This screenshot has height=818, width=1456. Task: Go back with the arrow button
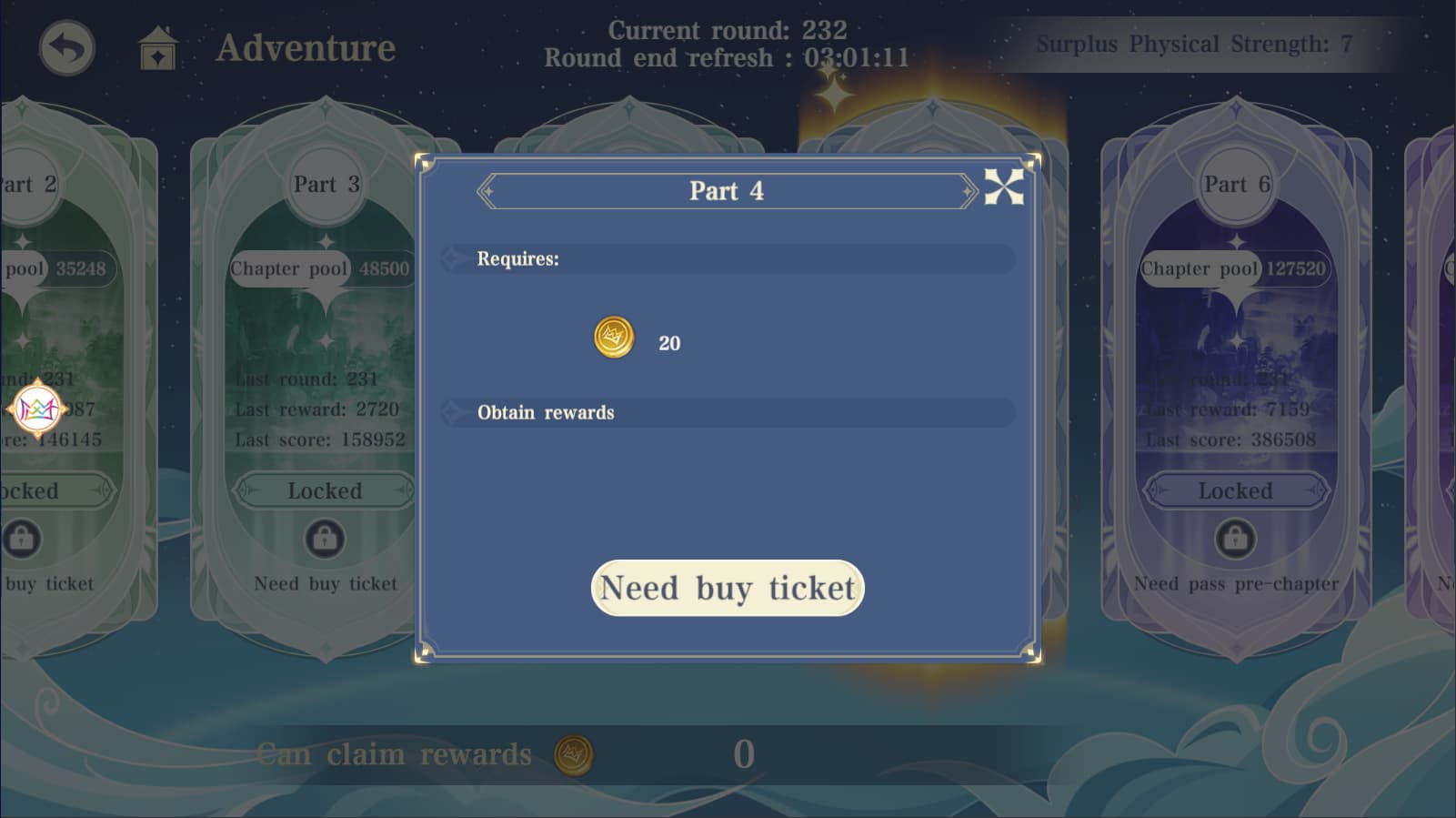click(x=66, y=48)
